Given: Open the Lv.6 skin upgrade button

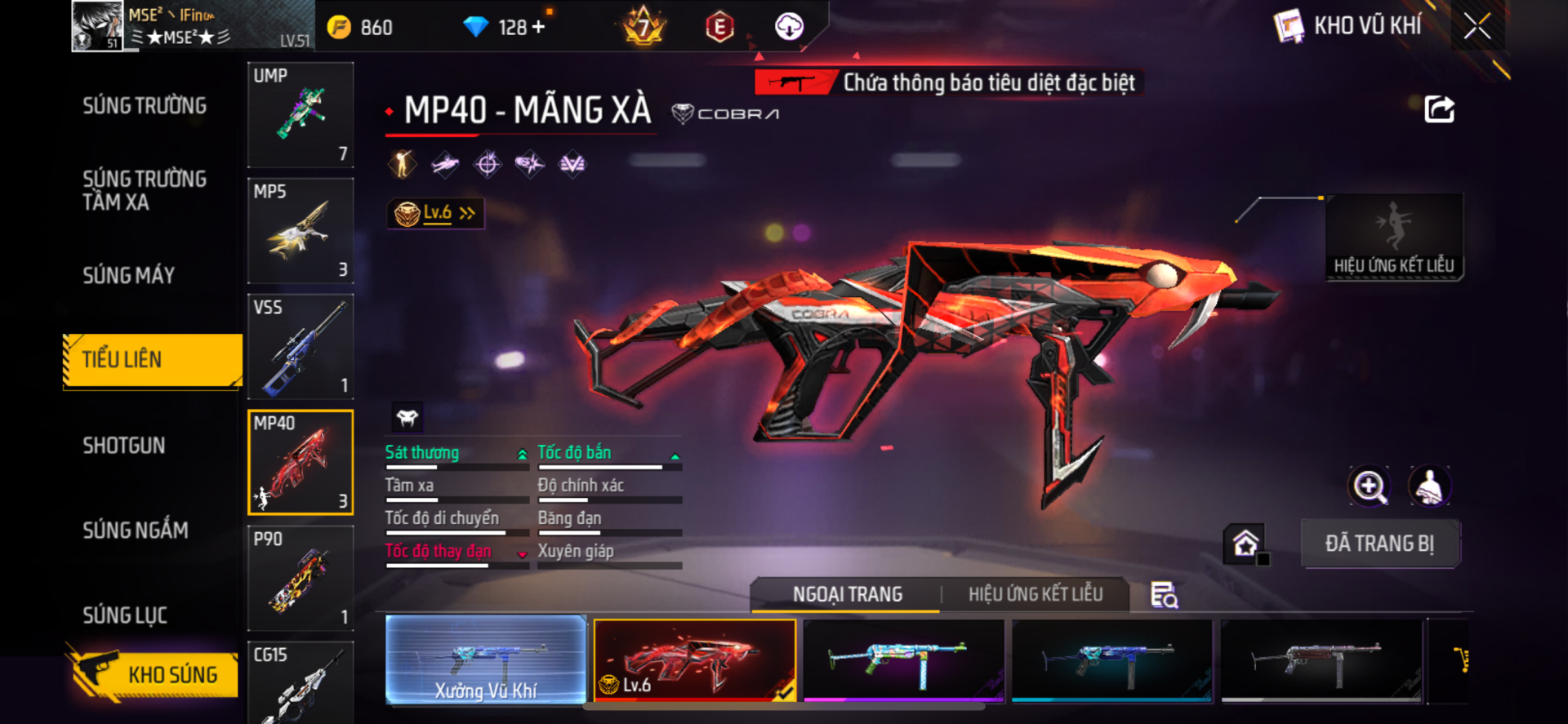Looking at the screenshot, I should [436, 214].
